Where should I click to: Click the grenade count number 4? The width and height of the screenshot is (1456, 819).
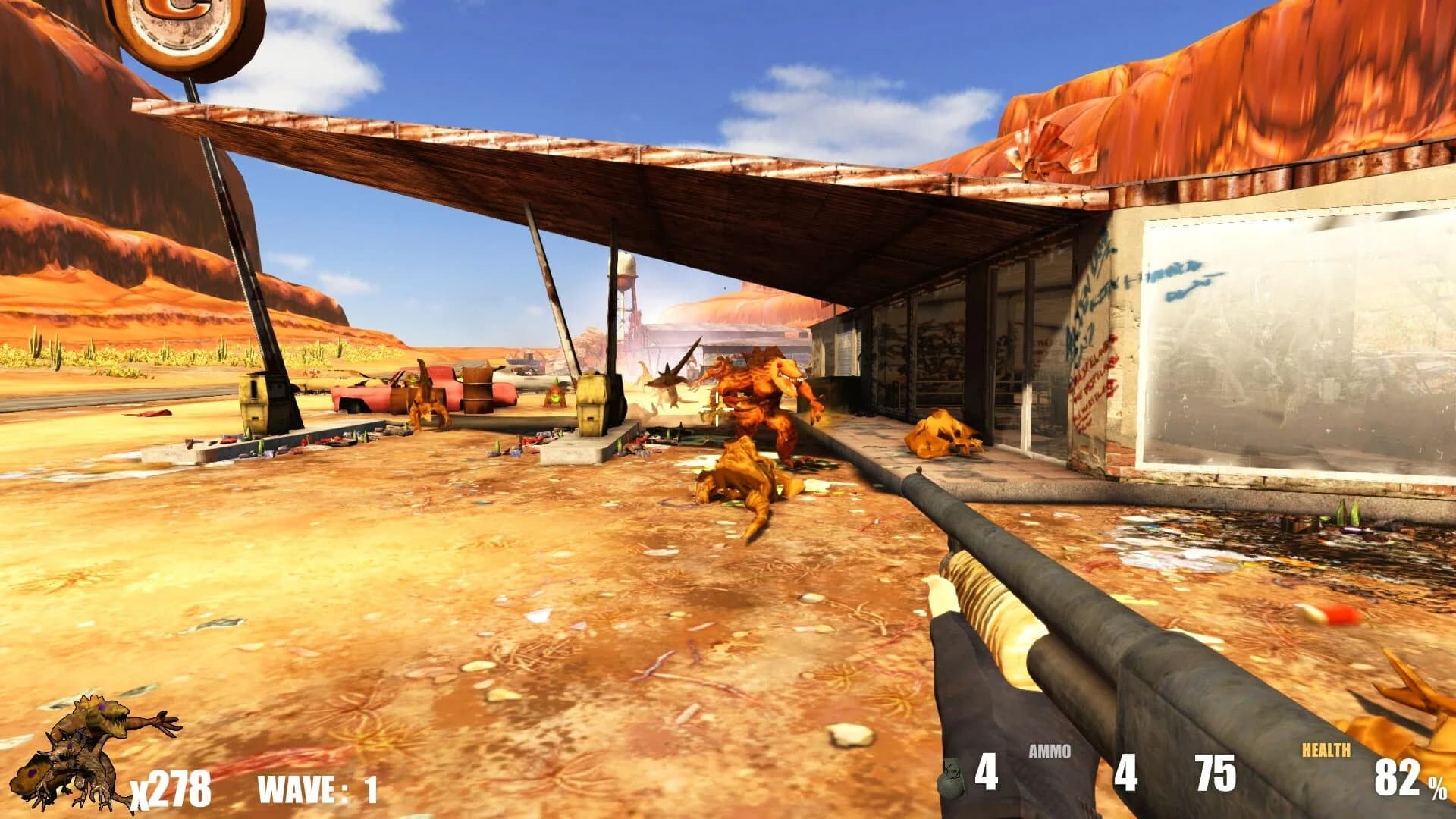986,771
